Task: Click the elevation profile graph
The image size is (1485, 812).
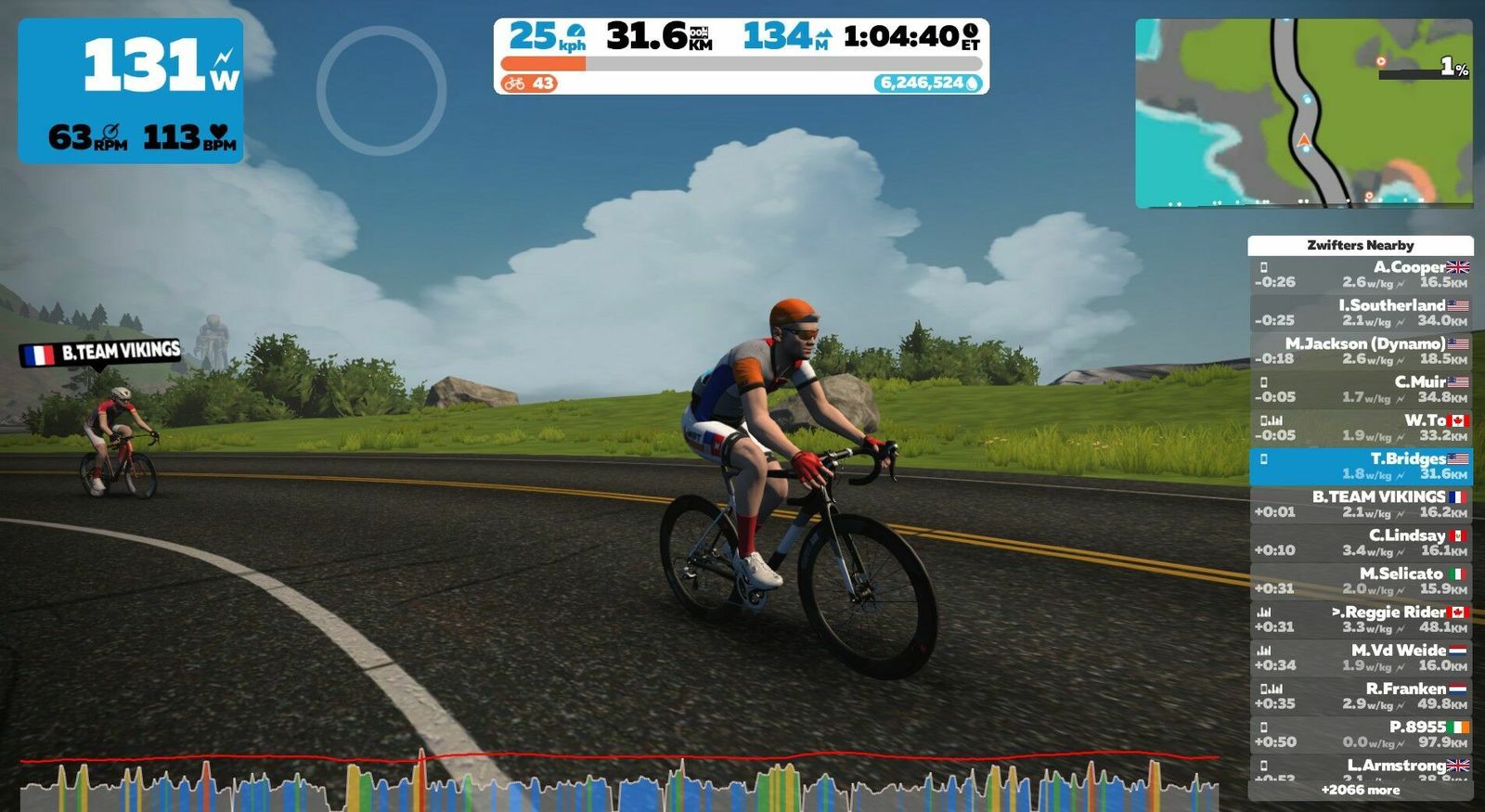Action: (x=619, y=784)
